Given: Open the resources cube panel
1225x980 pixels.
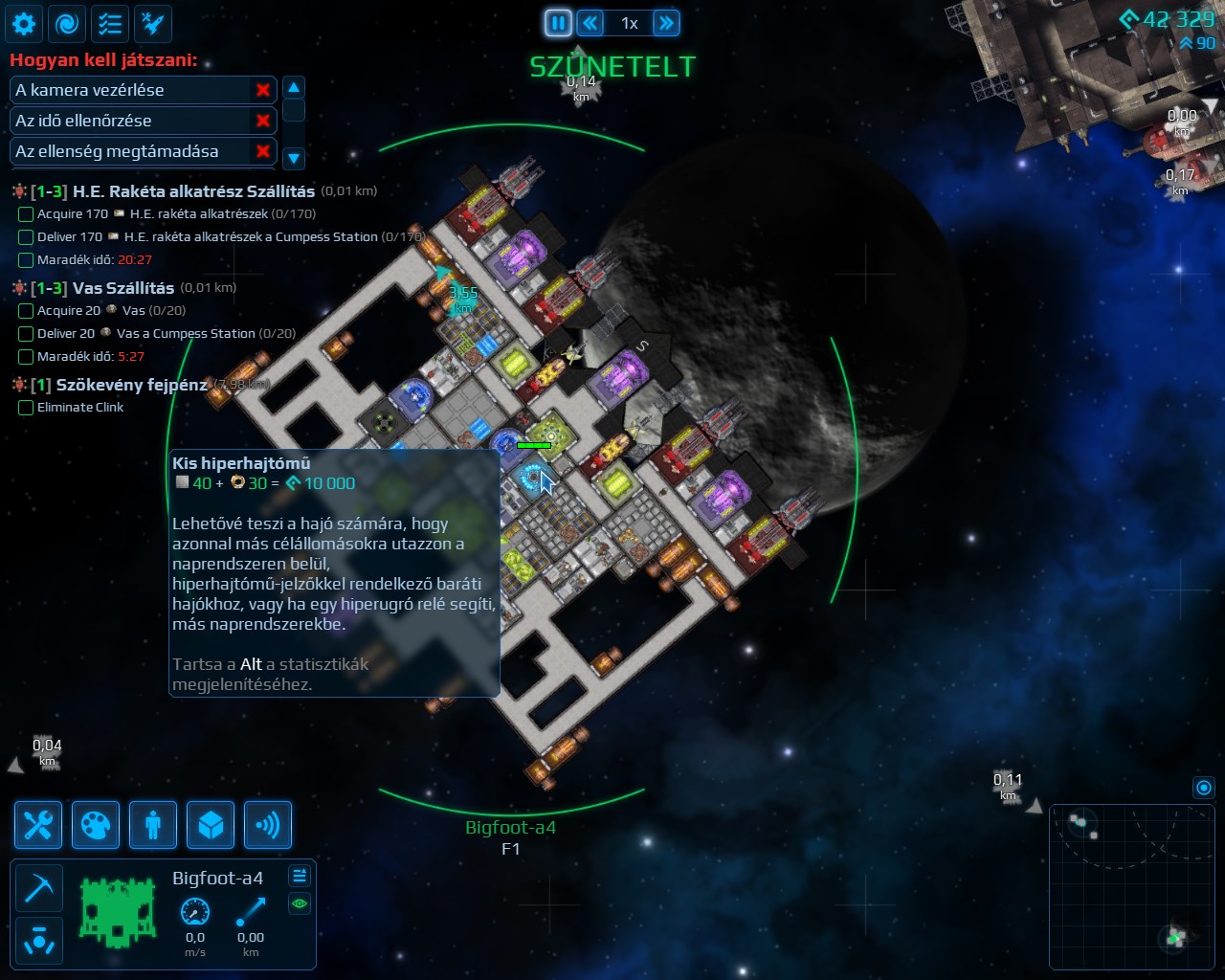Looking at the screenshot, I should pyautogui.click(x=211, y=825).
